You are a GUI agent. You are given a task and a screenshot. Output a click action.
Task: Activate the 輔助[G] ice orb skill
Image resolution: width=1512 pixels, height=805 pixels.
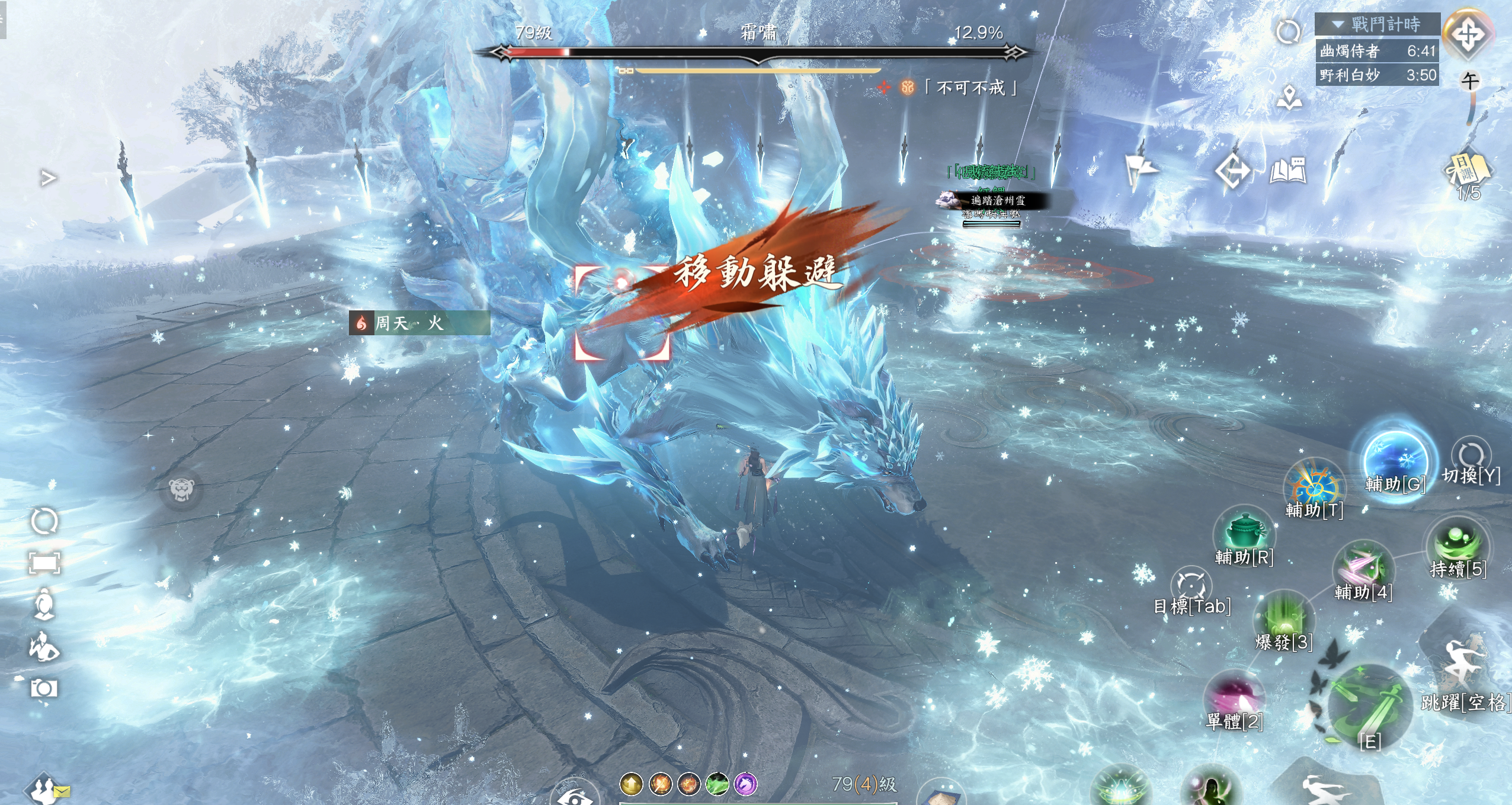[1395, 460]
